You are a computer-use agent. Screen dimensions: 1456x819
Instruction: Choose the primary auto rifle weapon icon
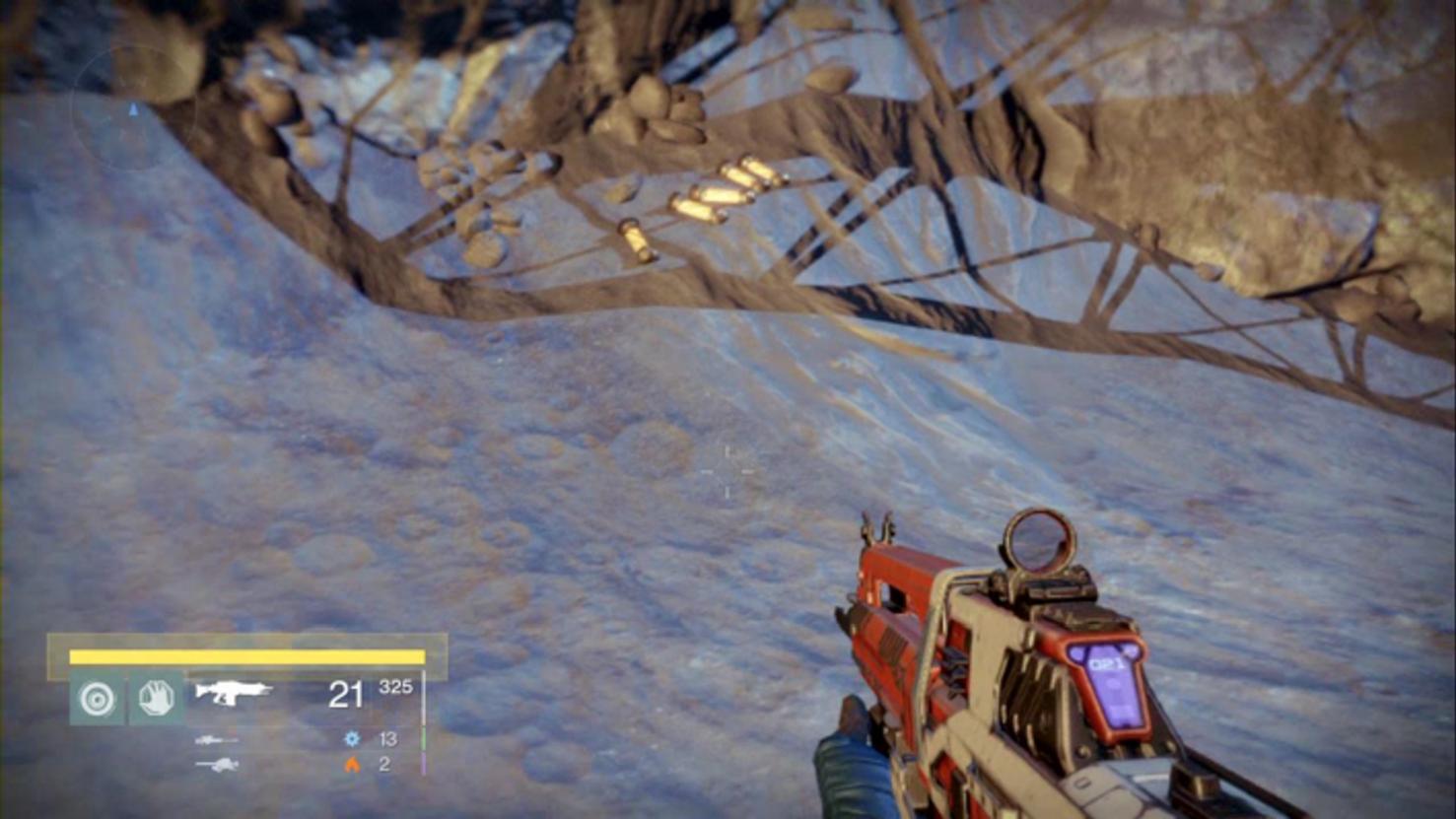233,693
